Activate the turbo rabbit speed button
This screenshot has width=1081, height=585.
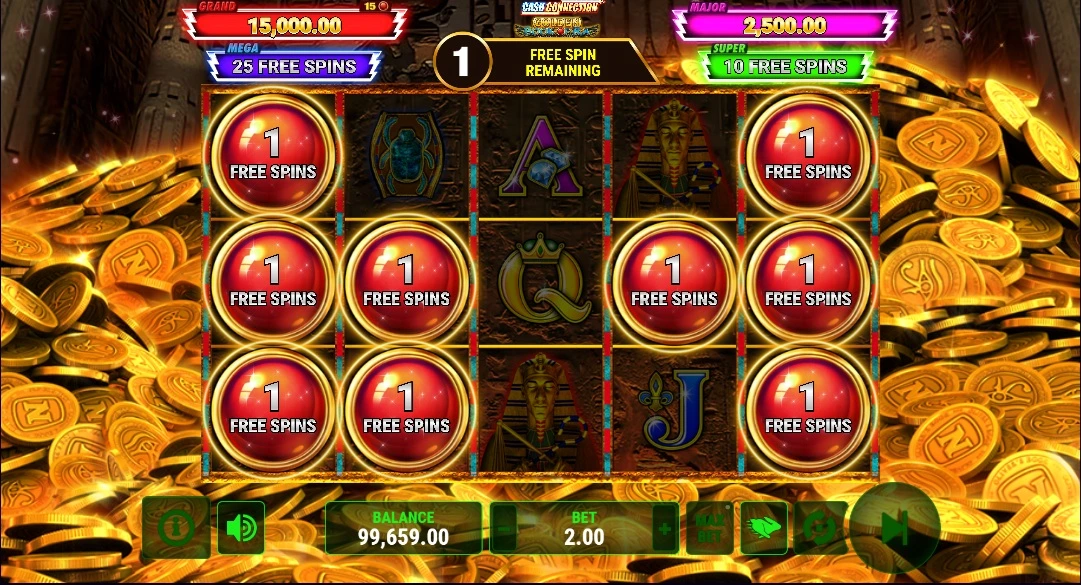tap(763, 527)
